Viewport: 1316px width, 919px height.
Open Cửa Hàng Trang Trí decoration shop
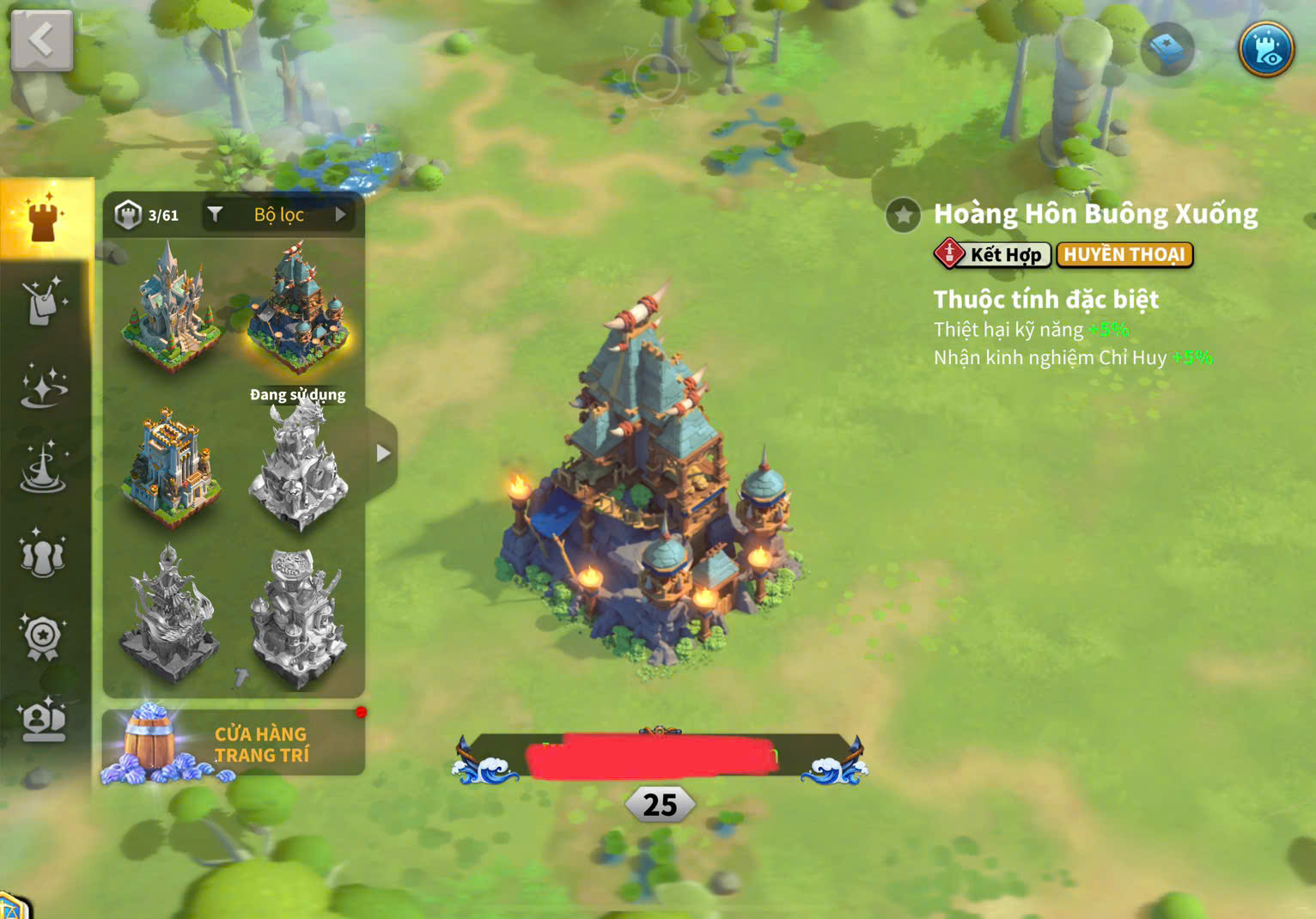[x=234, y=744]
